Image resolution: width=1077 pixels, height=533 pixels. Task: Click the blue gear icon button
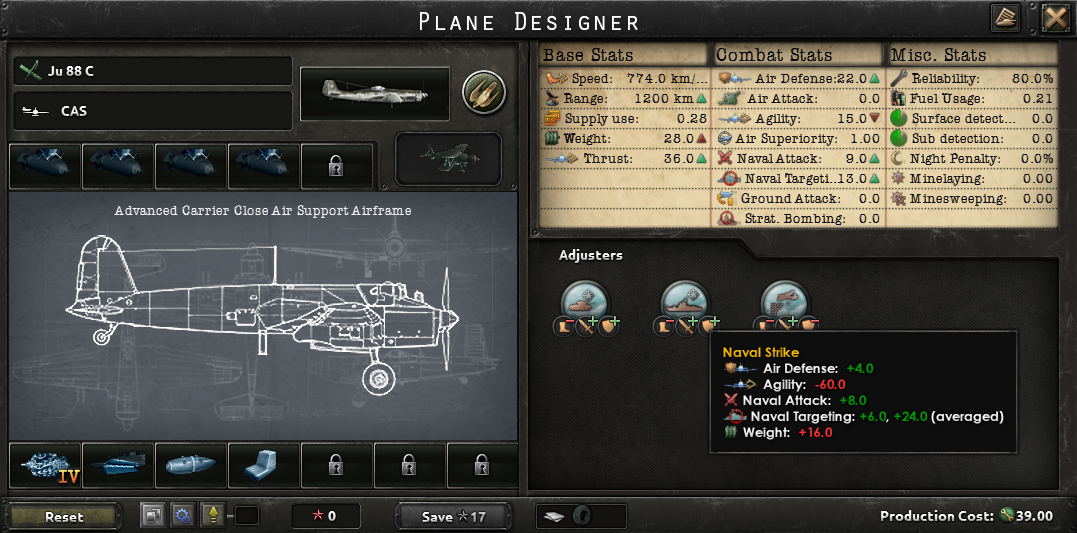point(183,516)
